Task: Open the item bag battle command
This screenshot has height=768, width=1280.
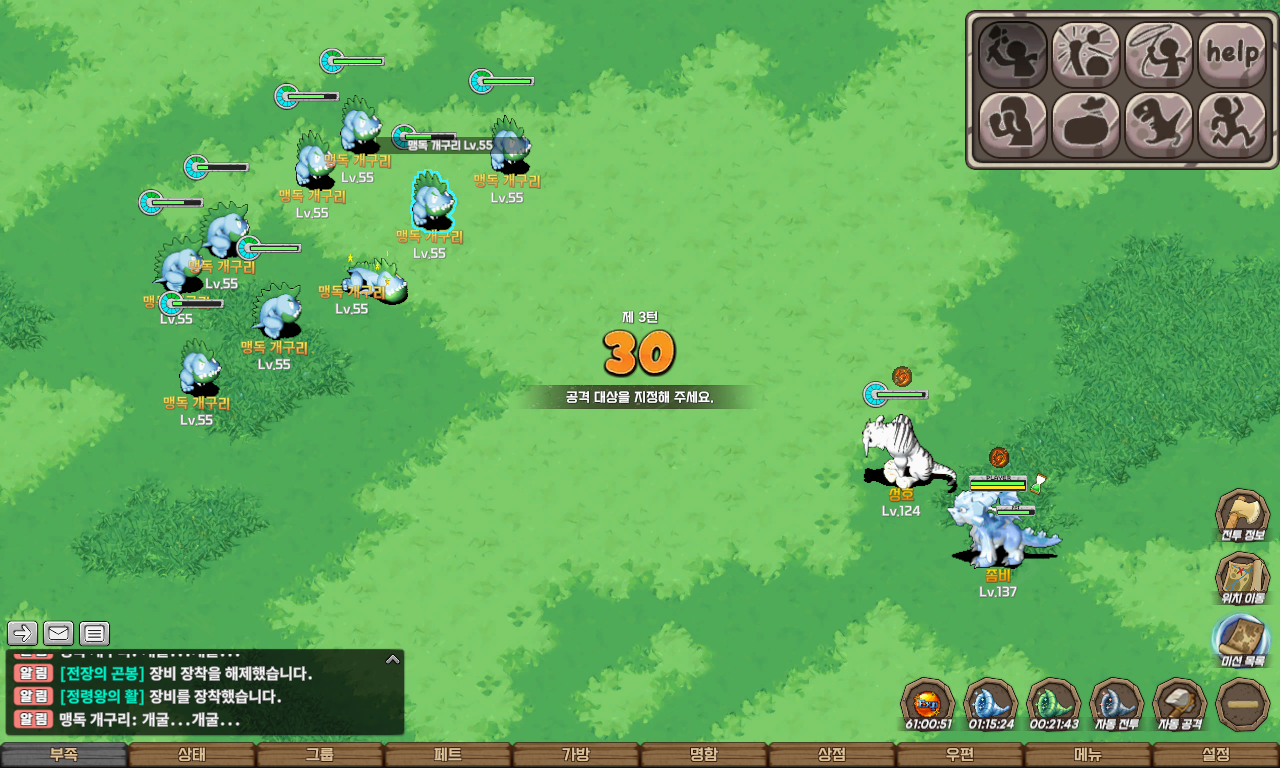Action: pyautogui.click(x=1086, y=125)
